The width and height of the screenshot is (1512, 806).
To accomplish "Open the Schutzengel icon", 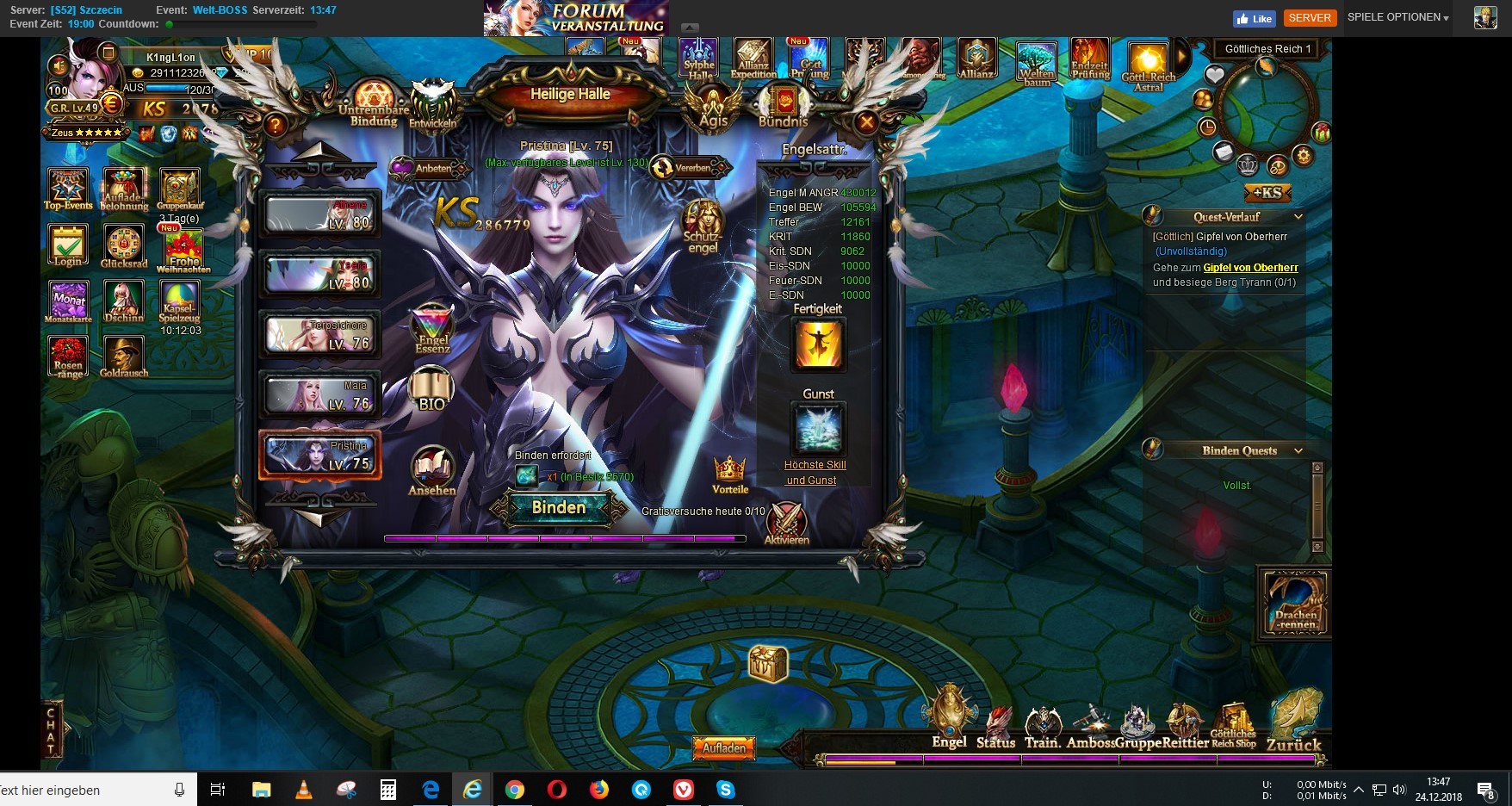I will point(703,226).
